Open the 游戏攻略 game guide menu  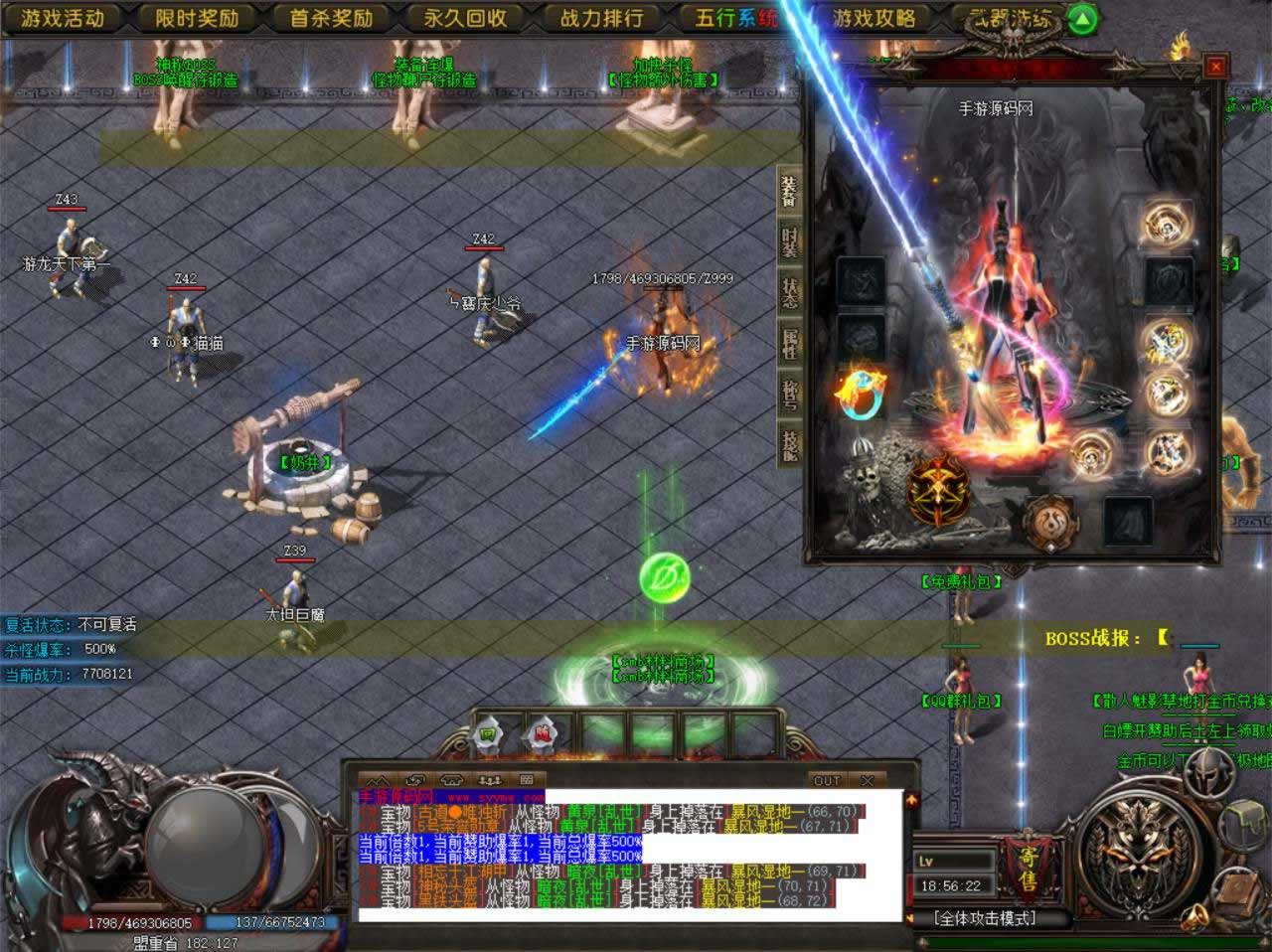click(874, 18)
